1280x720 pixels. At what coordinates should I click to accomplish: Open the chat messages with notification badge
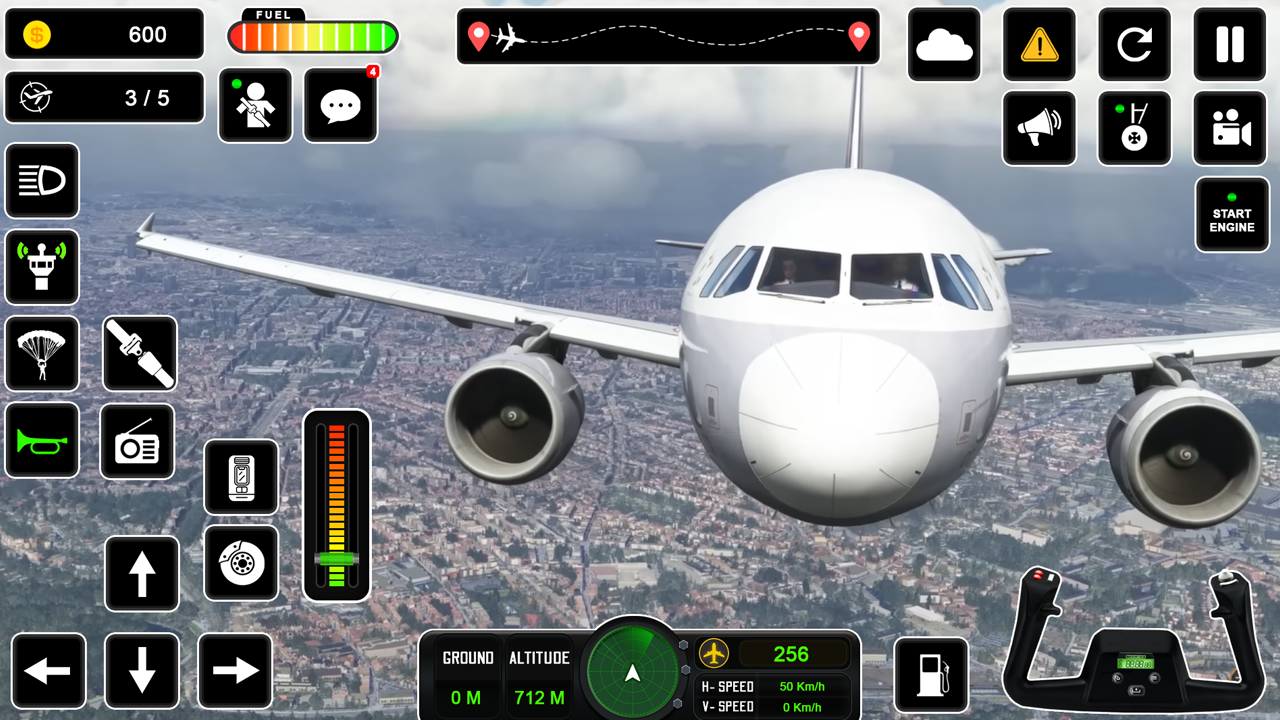[340, 105]
